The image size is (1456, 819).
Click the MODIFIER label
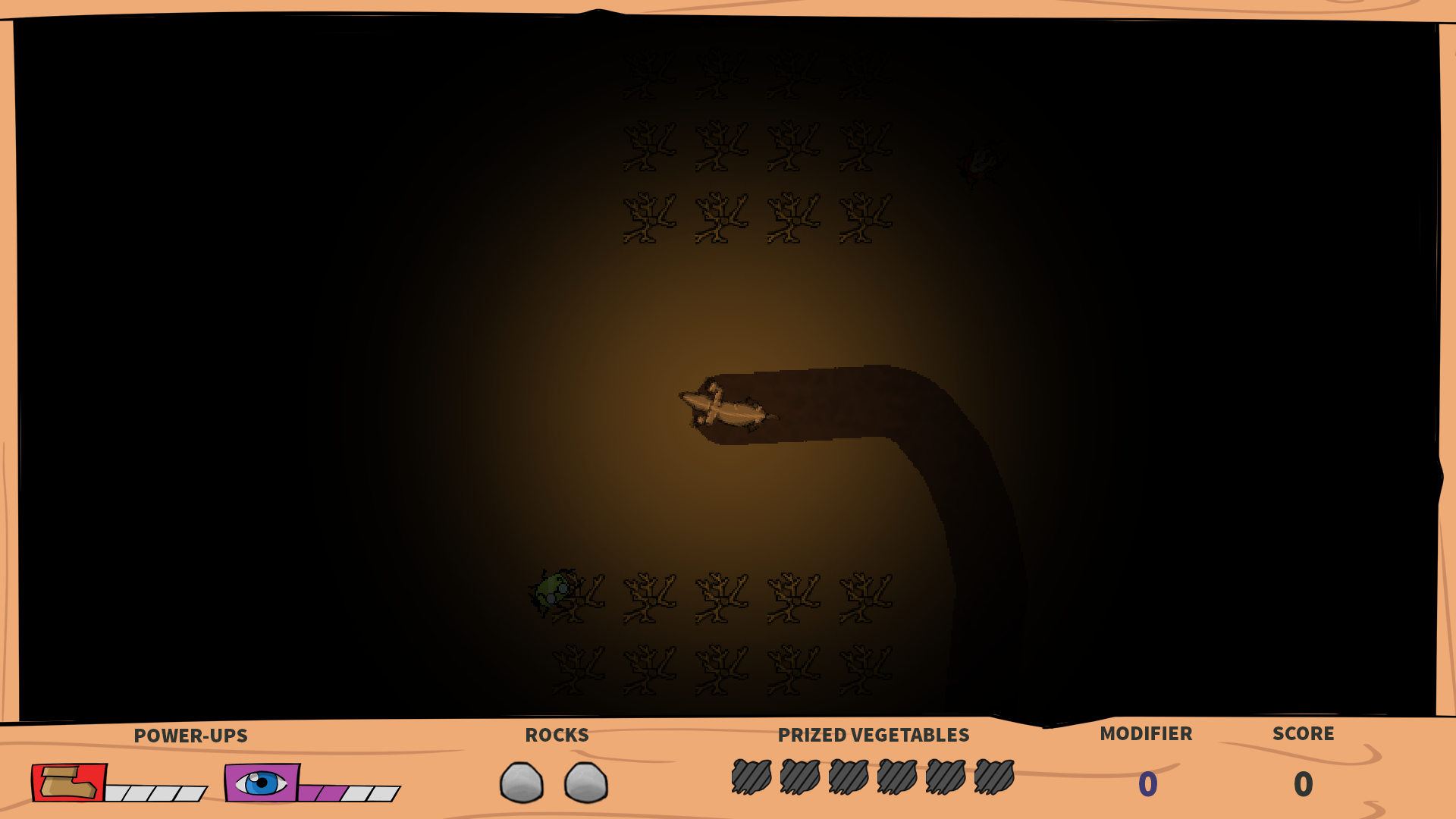point(1146,733)
